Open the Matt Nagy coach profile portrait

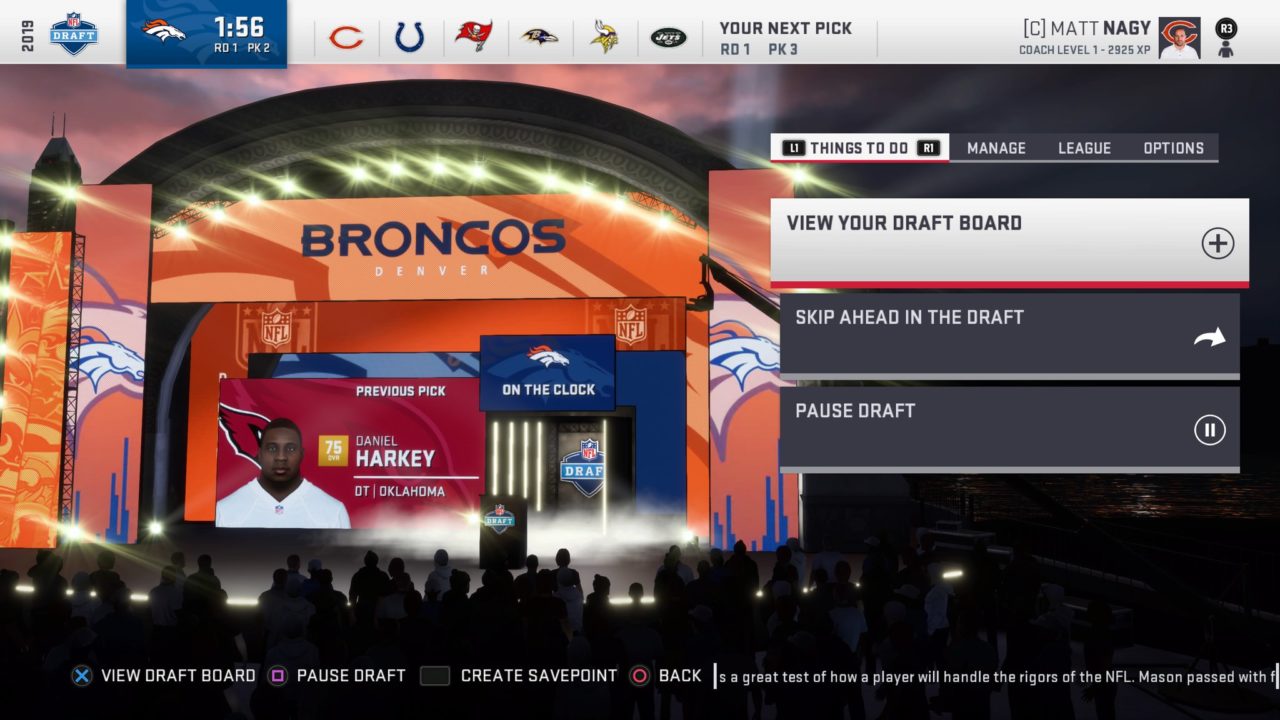click(x=1179, y=38)
